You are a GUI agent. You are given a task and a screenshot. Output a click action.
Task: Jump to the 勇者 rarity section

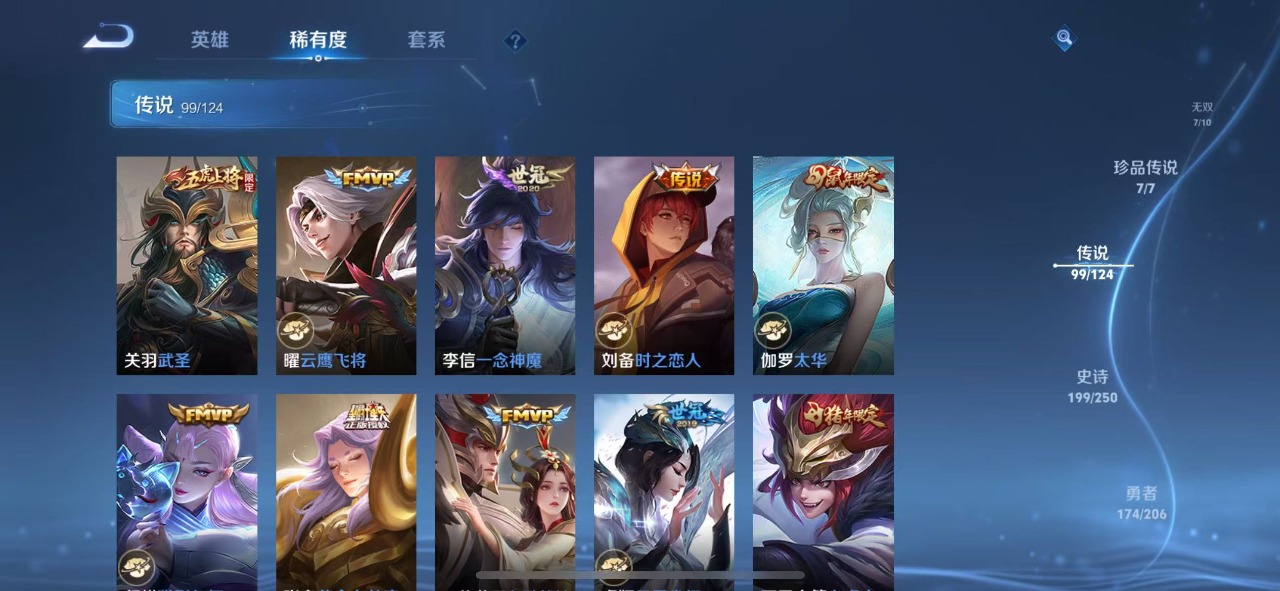click(x=1141, y=502)
